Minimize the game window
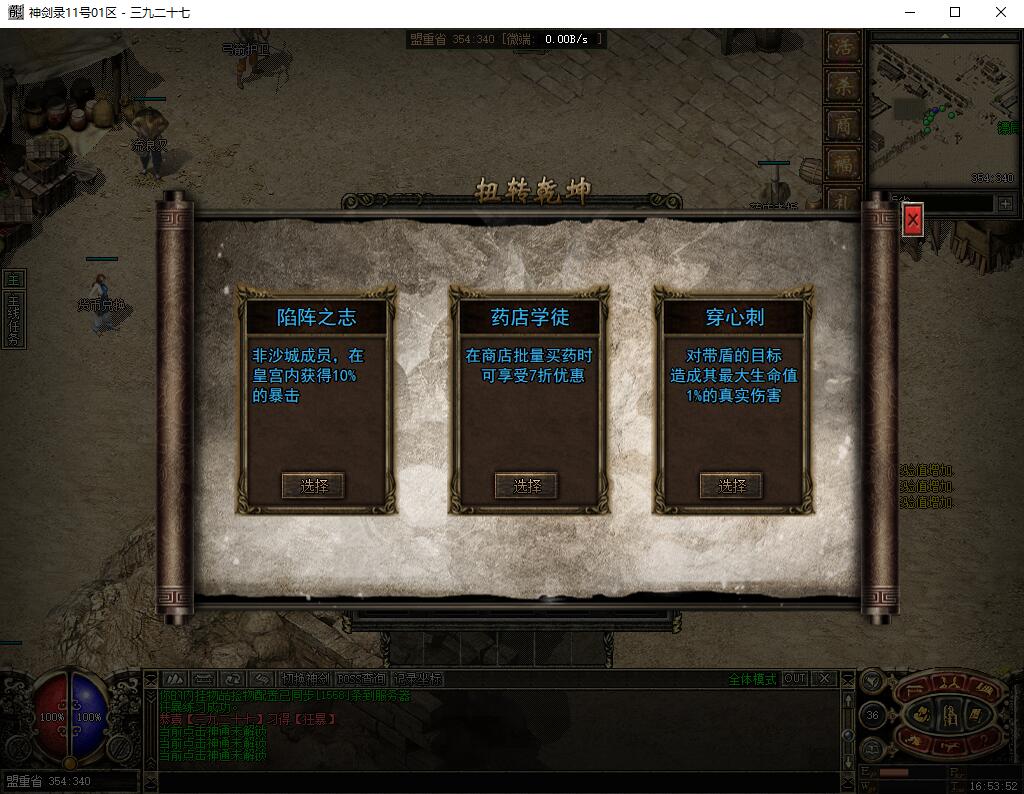 tap(909, 13)
